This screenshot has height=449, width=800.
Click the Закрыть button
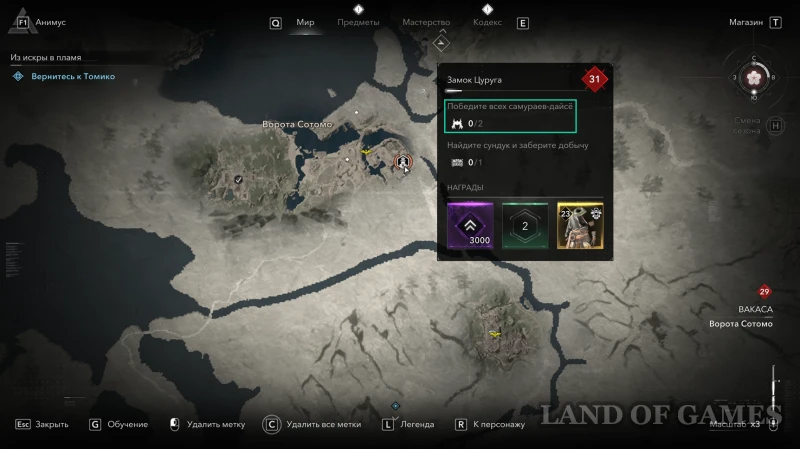coord(51,424)
